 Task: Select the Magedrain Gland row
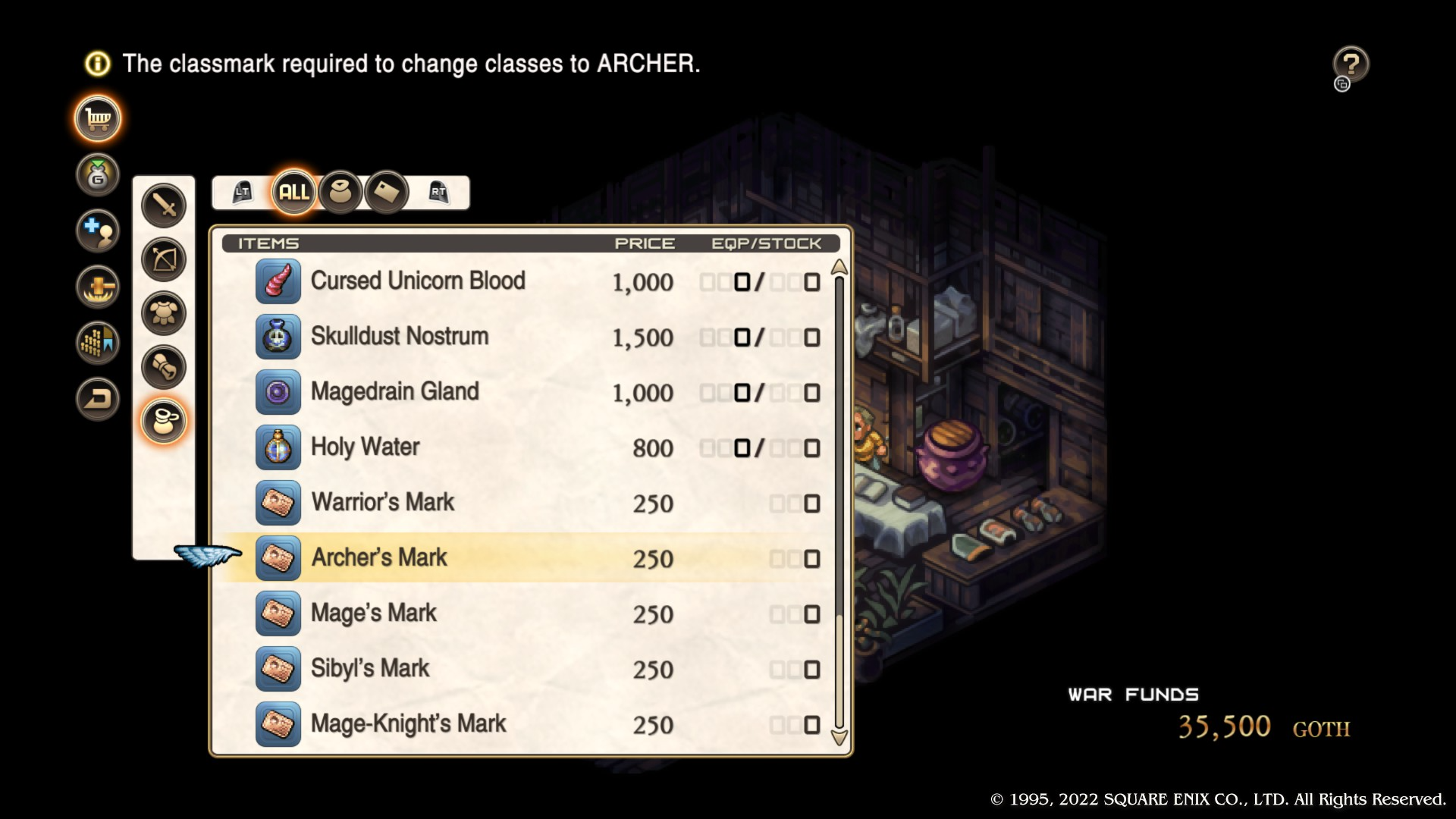click(394, 392)
